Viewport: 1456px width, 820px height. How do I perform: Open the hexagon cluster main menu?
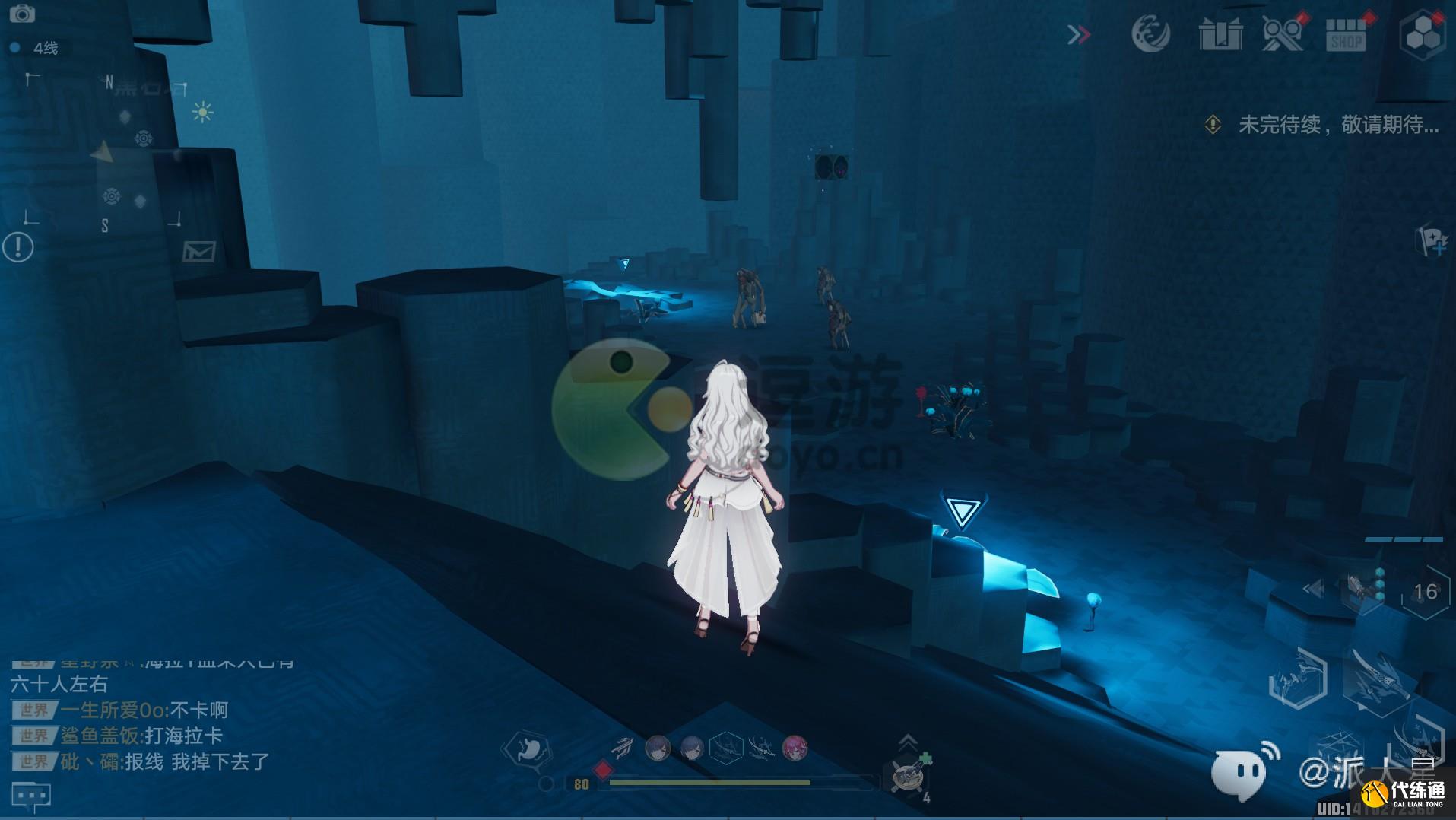tap(1422, 35)
